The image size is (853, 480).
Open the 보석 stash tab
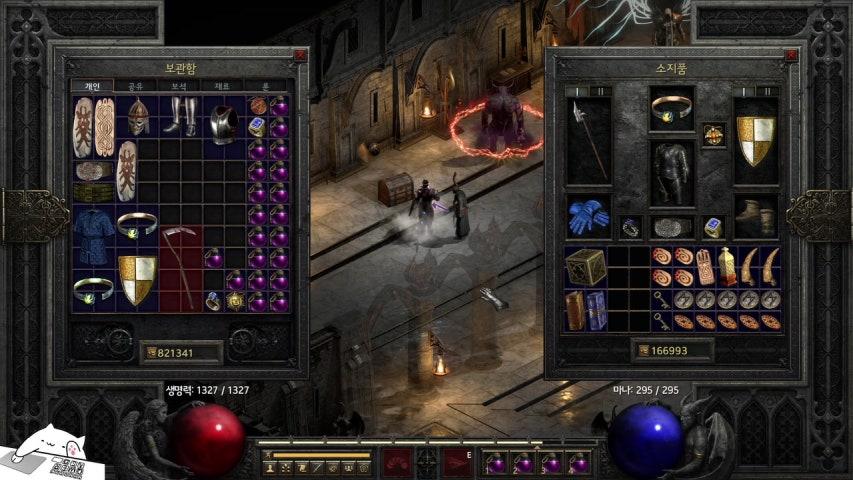178,87
